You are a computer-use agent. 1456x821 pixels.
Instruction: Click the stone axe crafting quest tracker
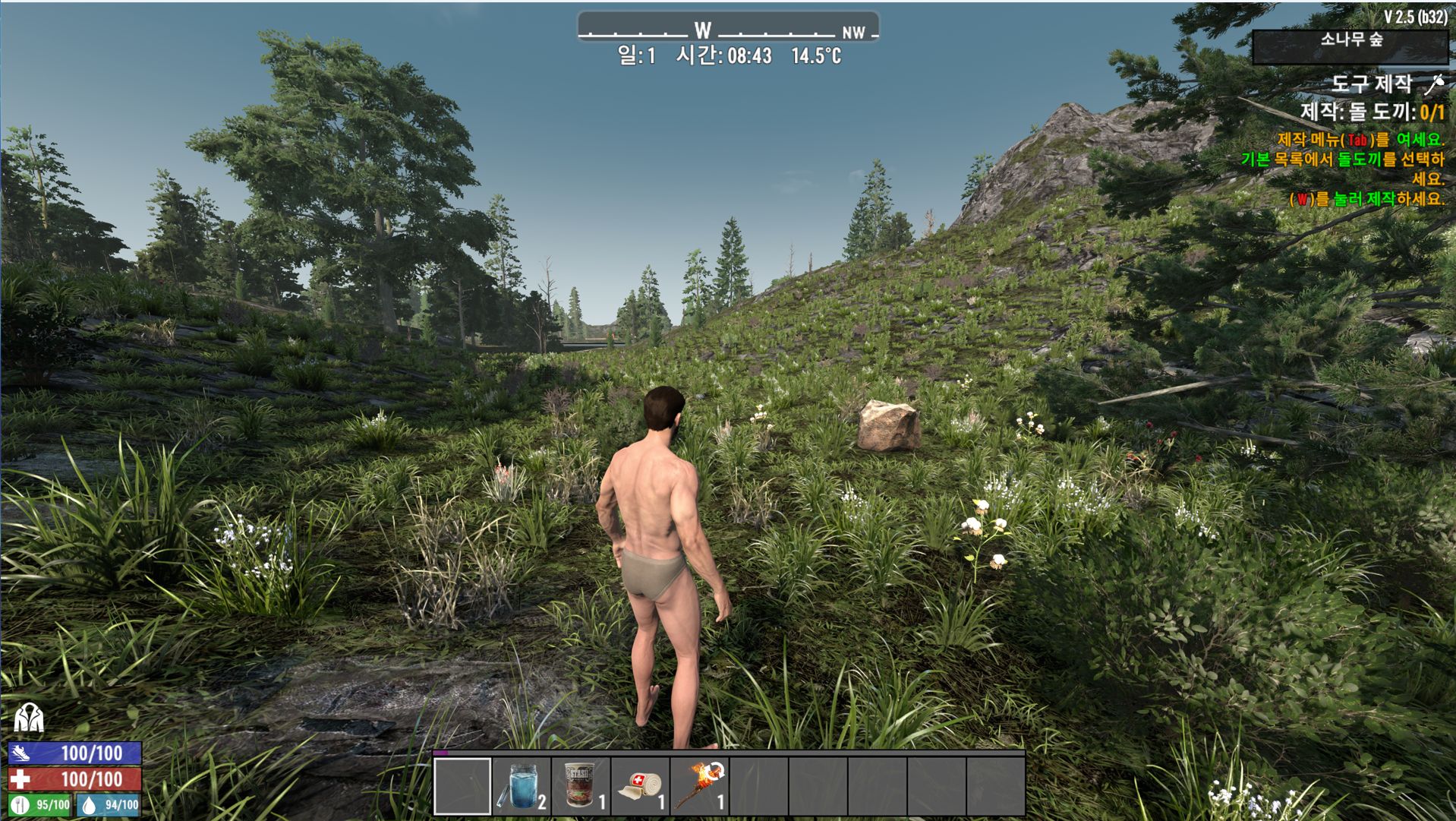(1371, 112)
